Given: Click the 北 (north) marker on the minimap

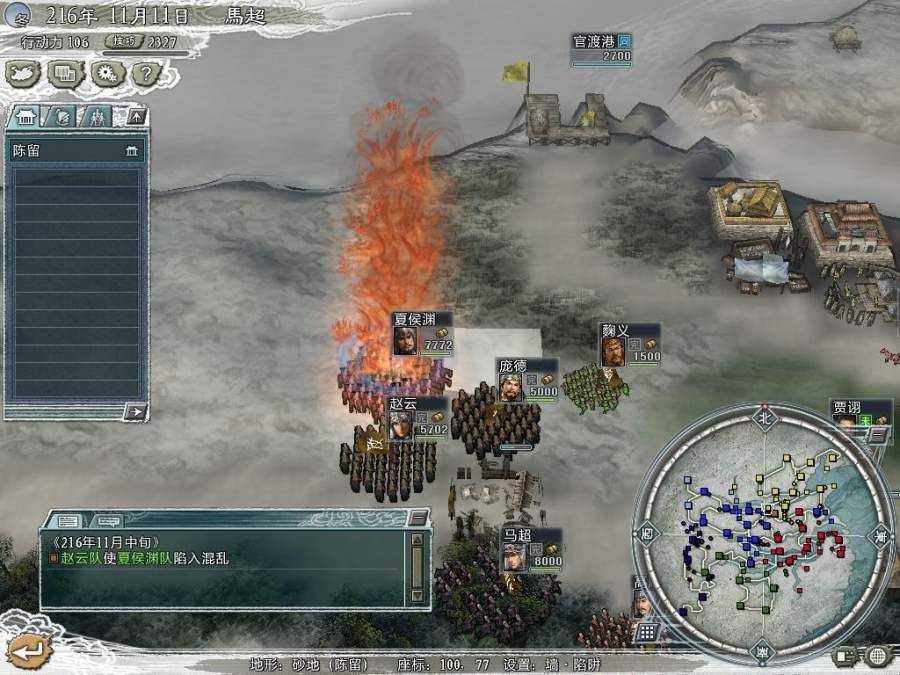Looking at the screenshot, I should [765, 416].
